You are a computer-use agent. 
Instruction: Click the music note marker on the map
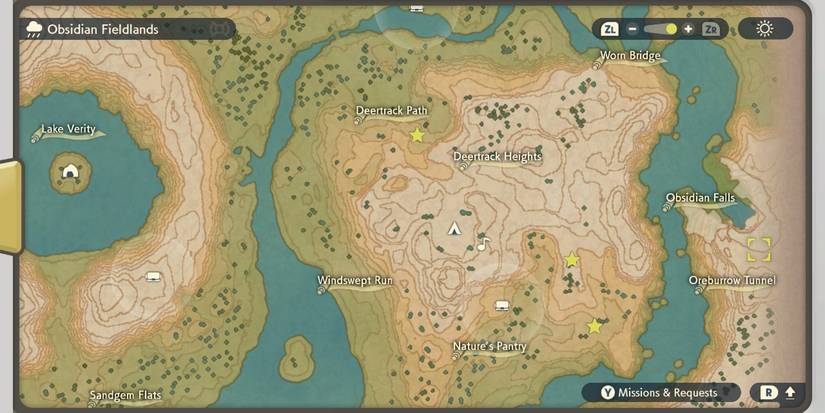click(483, 244)
